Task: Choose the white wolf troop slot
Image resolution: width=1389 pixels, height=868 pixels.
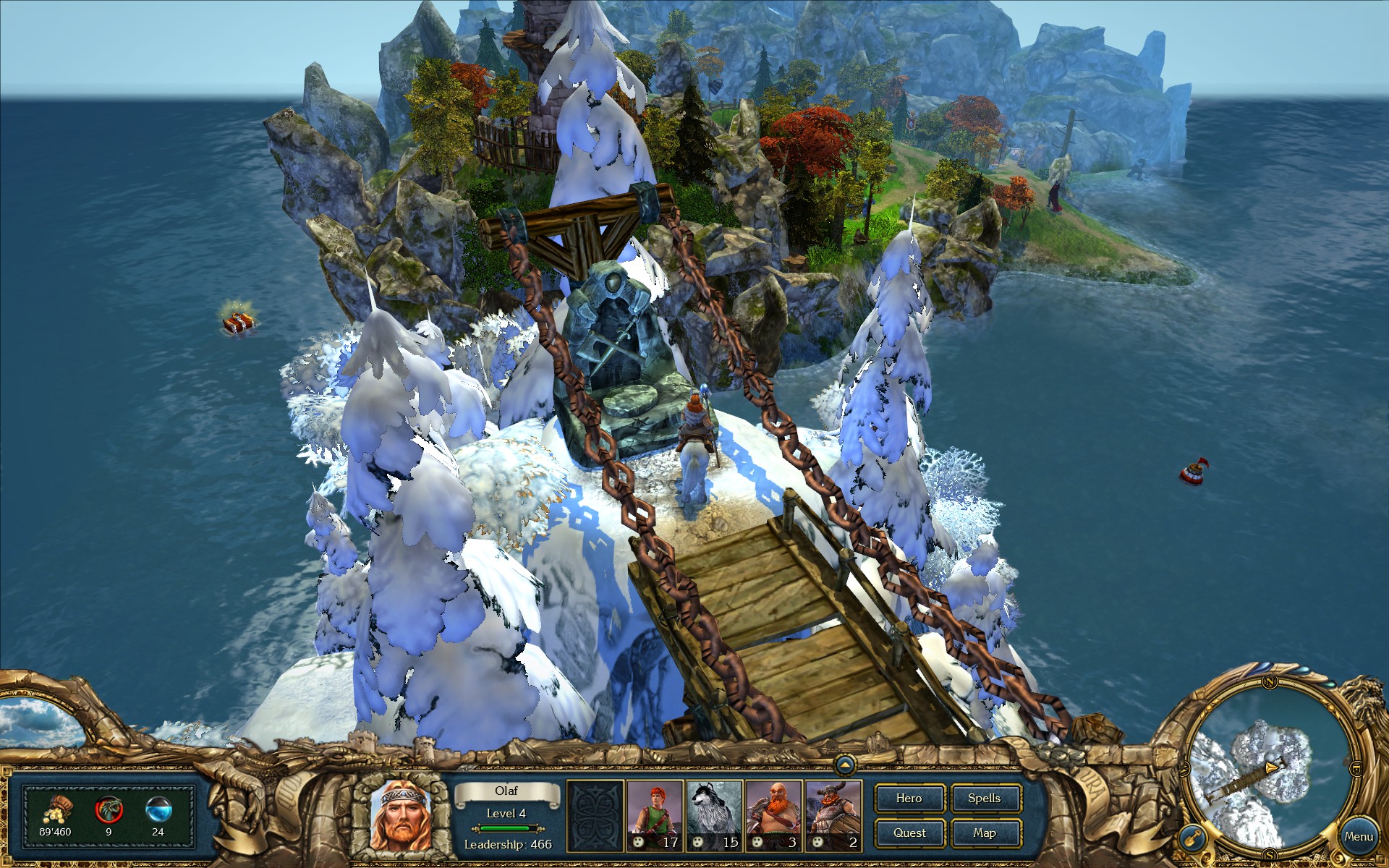Action: [714, 815]
